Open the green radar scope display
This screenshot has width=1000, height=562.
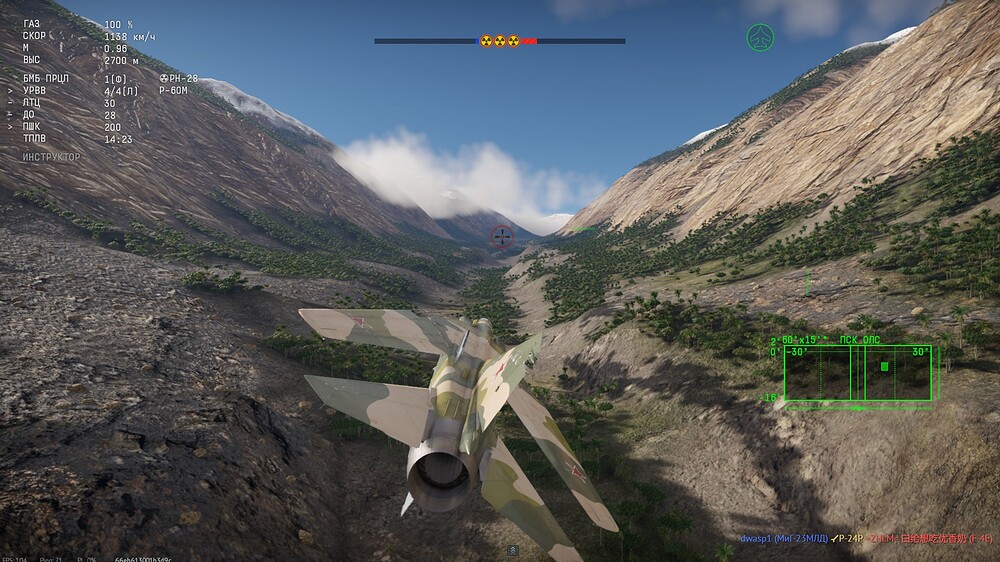pyautogui.click(x=857, y=373)
